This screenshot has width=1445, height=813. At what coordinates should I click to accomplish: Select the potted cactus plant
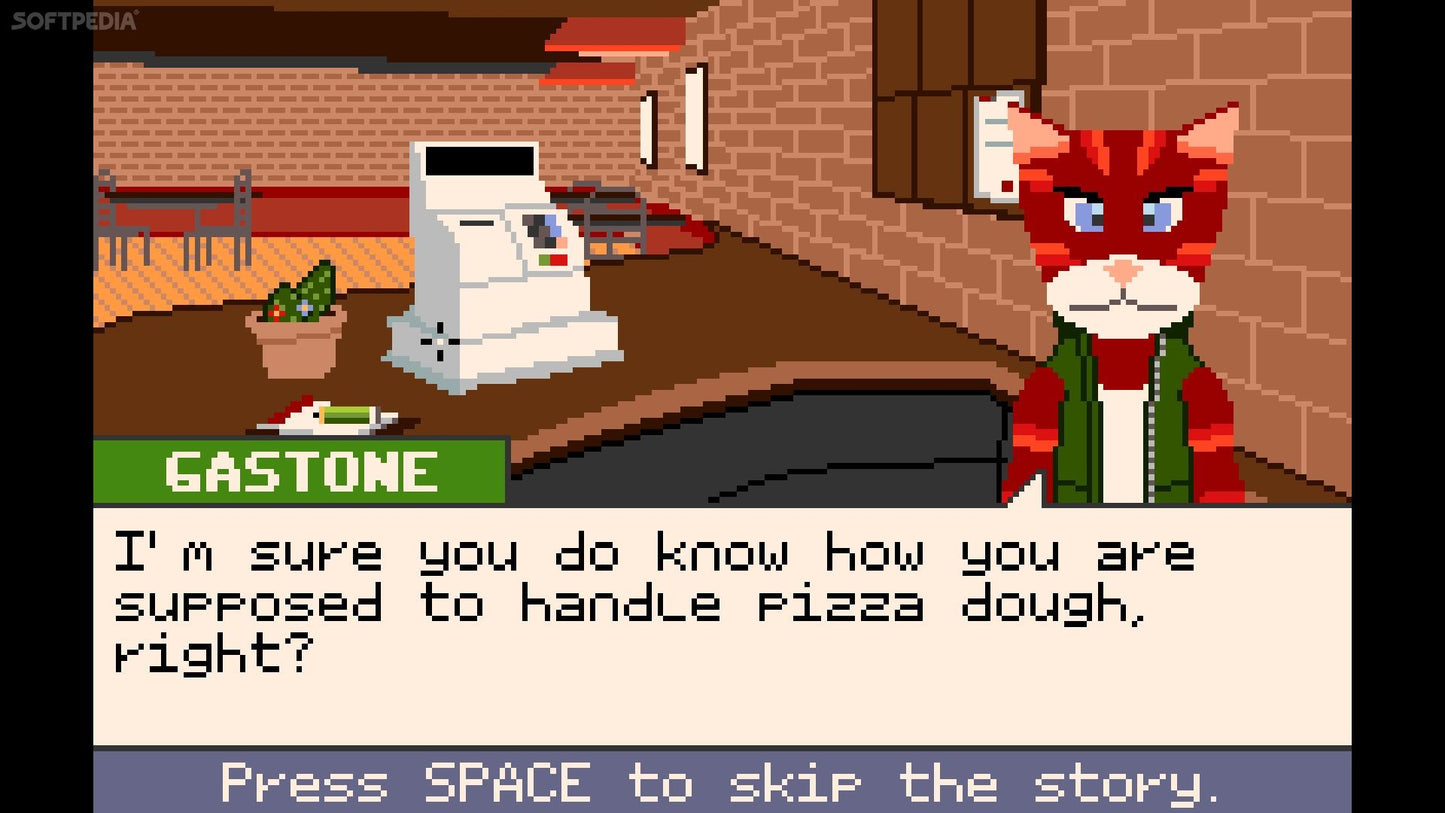(x=295, y=320)
